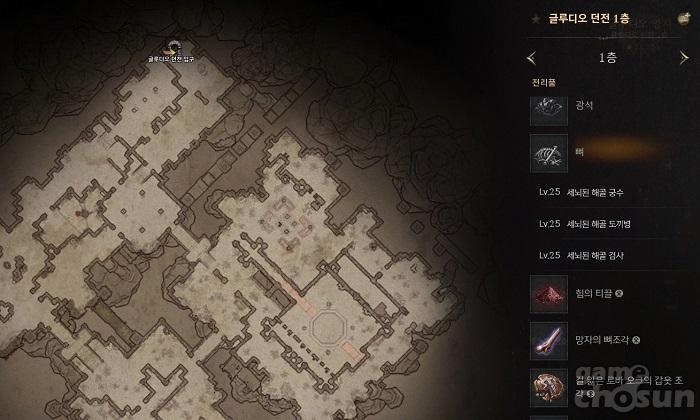Toggle the favorite star beside the dungeon title

coord(537,18)
